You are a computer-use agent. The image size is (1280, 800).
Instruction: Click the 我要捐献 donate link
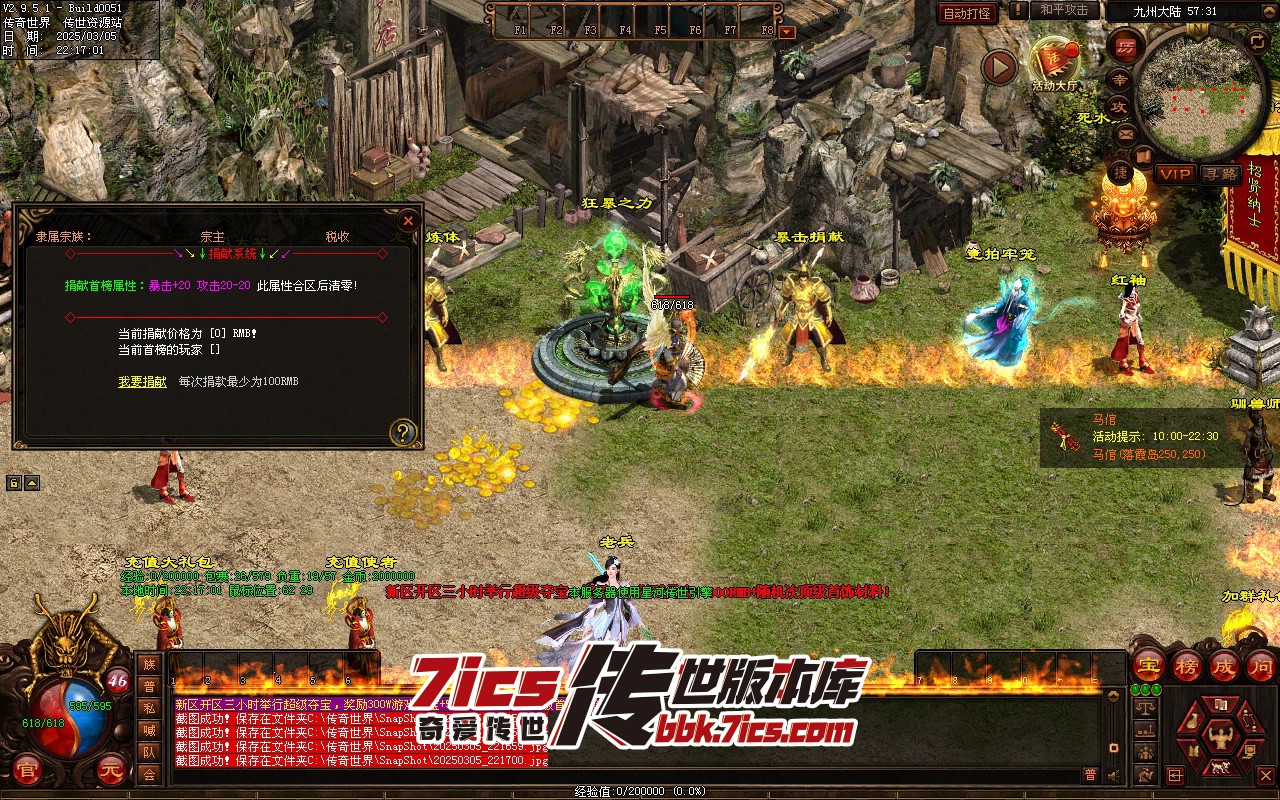click(x=142, y=382)
